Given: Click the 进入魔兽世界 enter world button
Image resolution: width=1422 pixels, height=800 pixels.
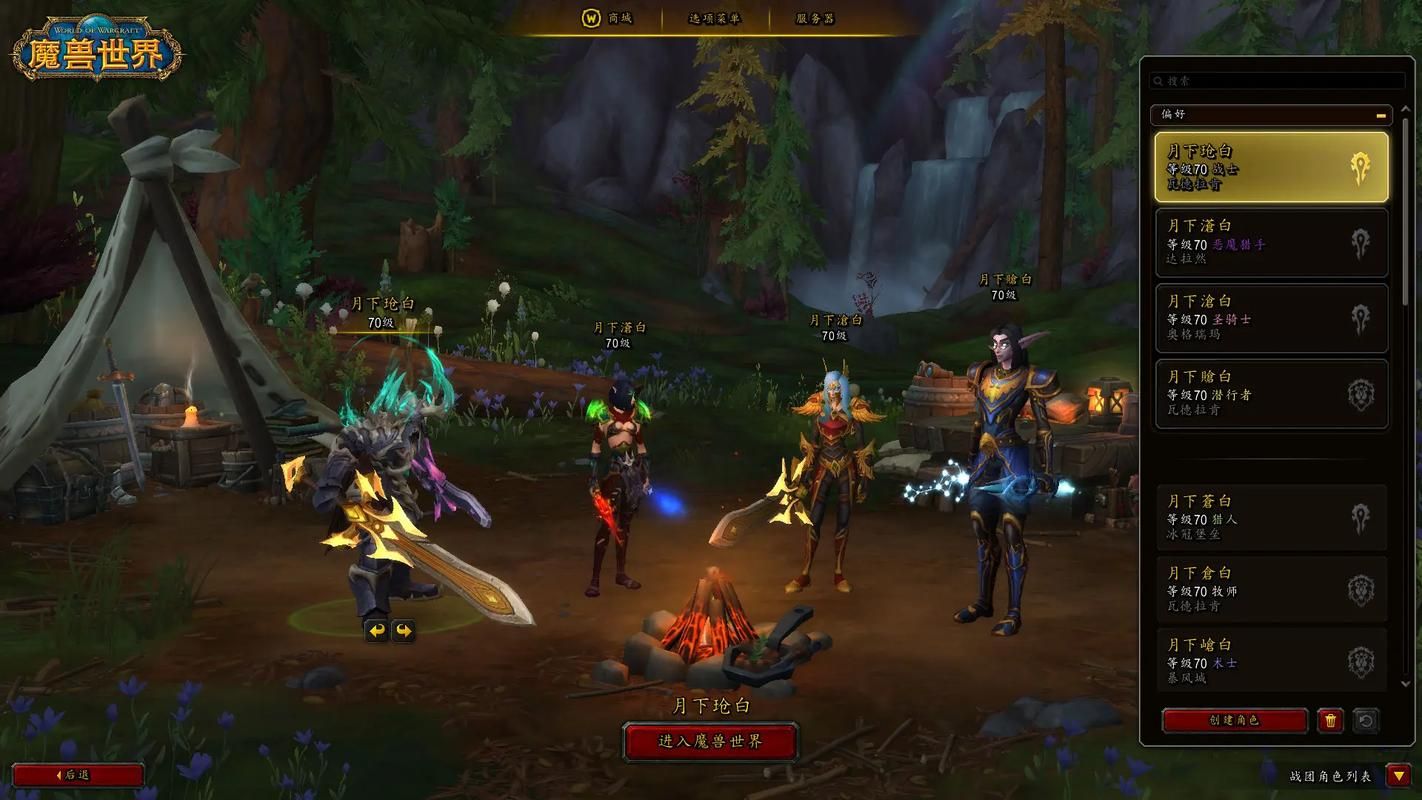Looking at the screenshot, I should [710, 742].
